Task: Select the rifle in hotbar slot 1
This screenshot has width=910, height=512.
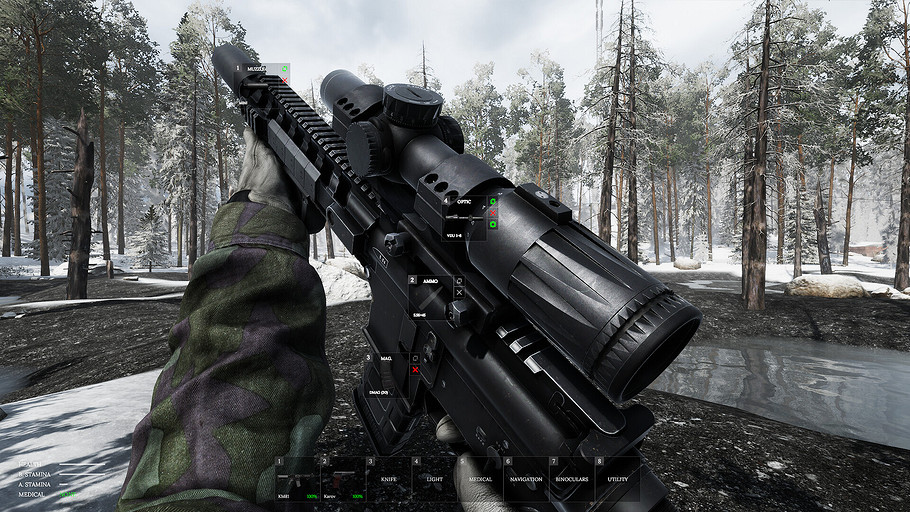Action: click(x=297, y=479)
